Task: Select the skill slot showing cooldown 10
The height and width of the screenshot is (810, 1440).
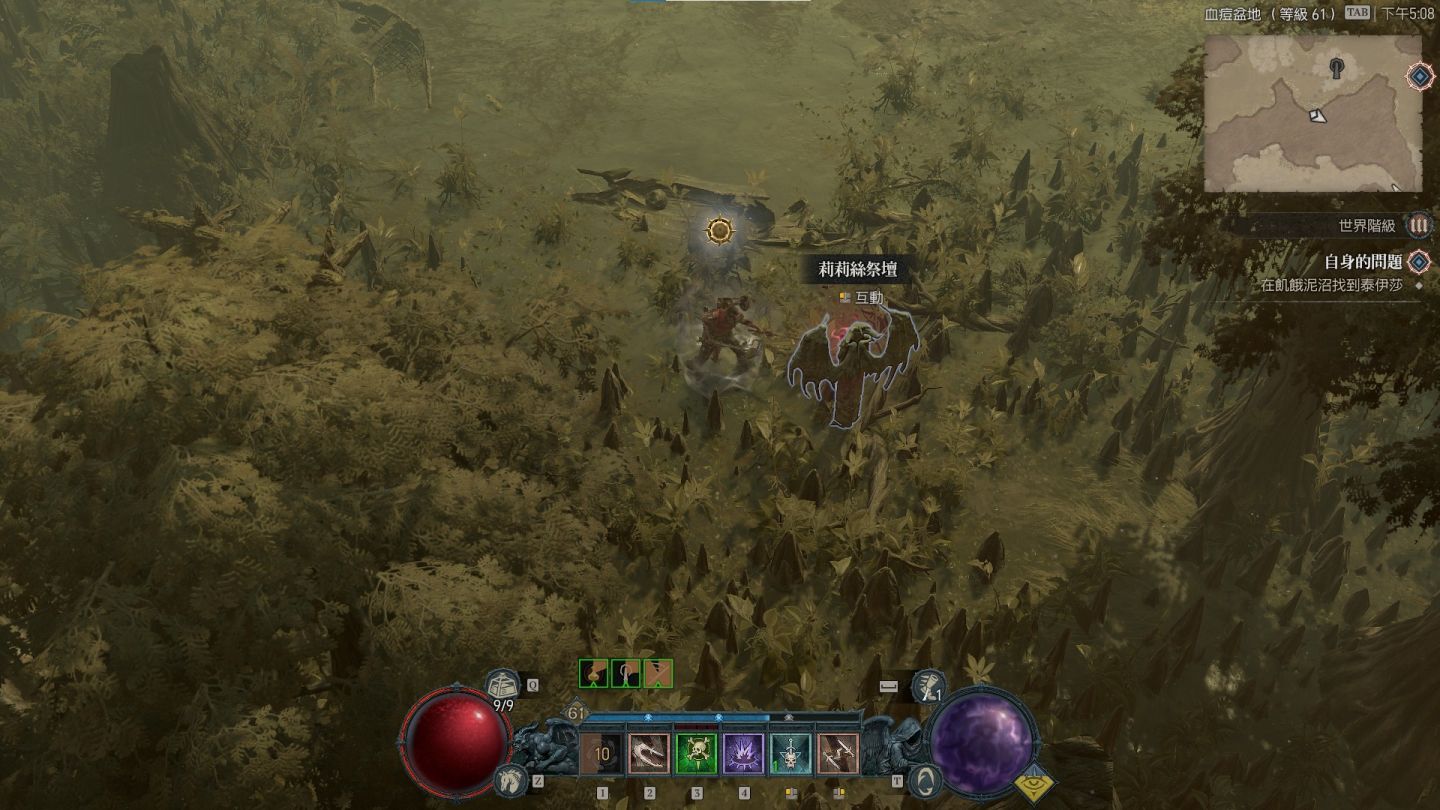Action: point(602,755)
